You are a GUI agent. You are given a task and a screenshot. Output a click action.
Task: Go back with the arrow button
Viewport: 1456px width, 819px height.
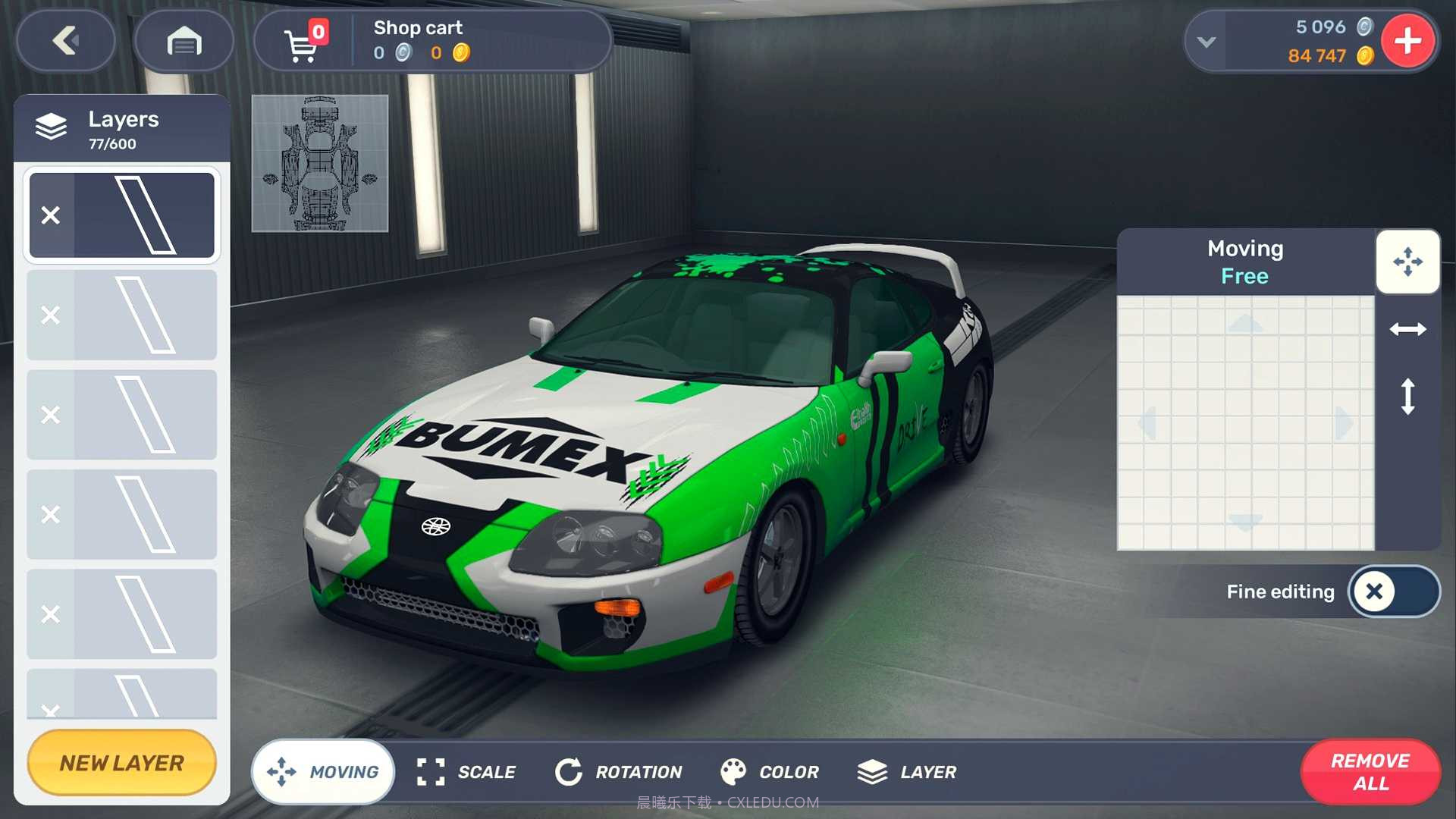[x=66, y=41]
